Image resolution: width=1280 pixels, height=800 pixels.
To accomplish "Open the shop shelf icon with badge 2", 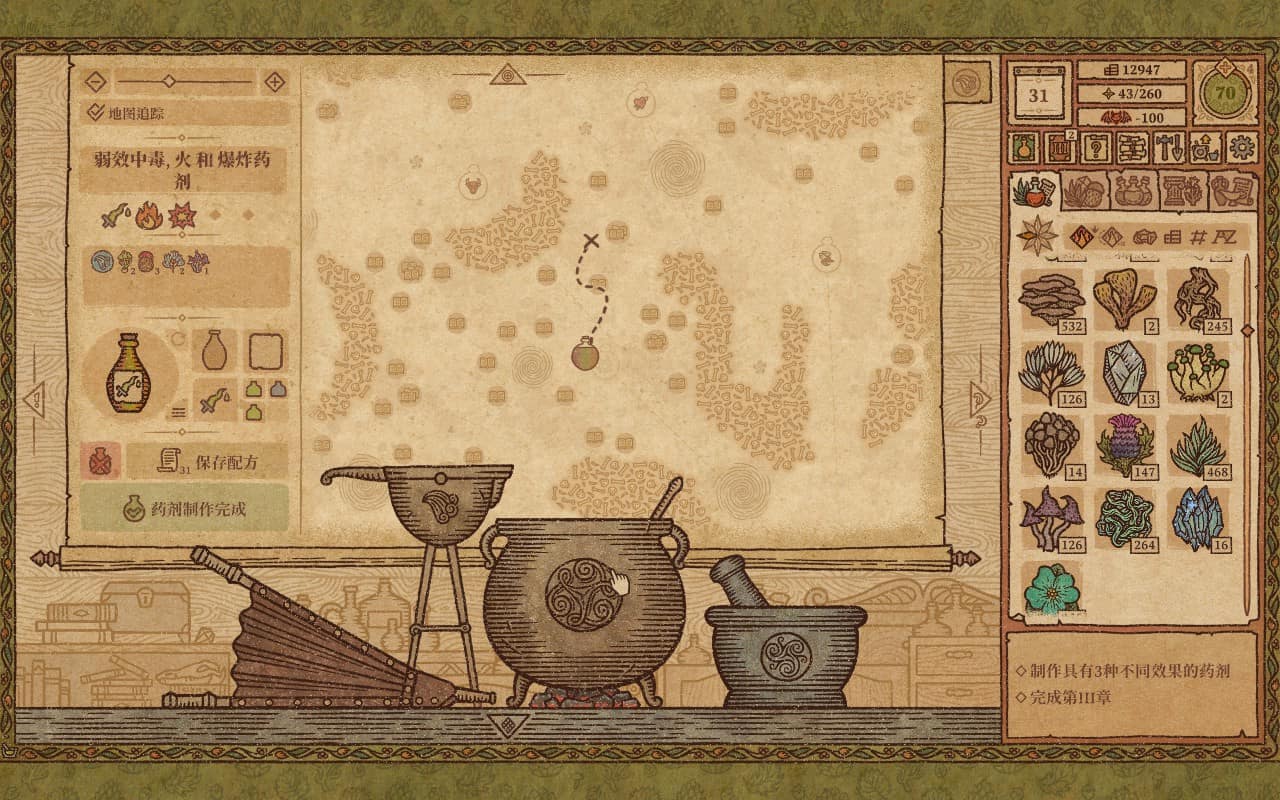I will pos(1062,148).
